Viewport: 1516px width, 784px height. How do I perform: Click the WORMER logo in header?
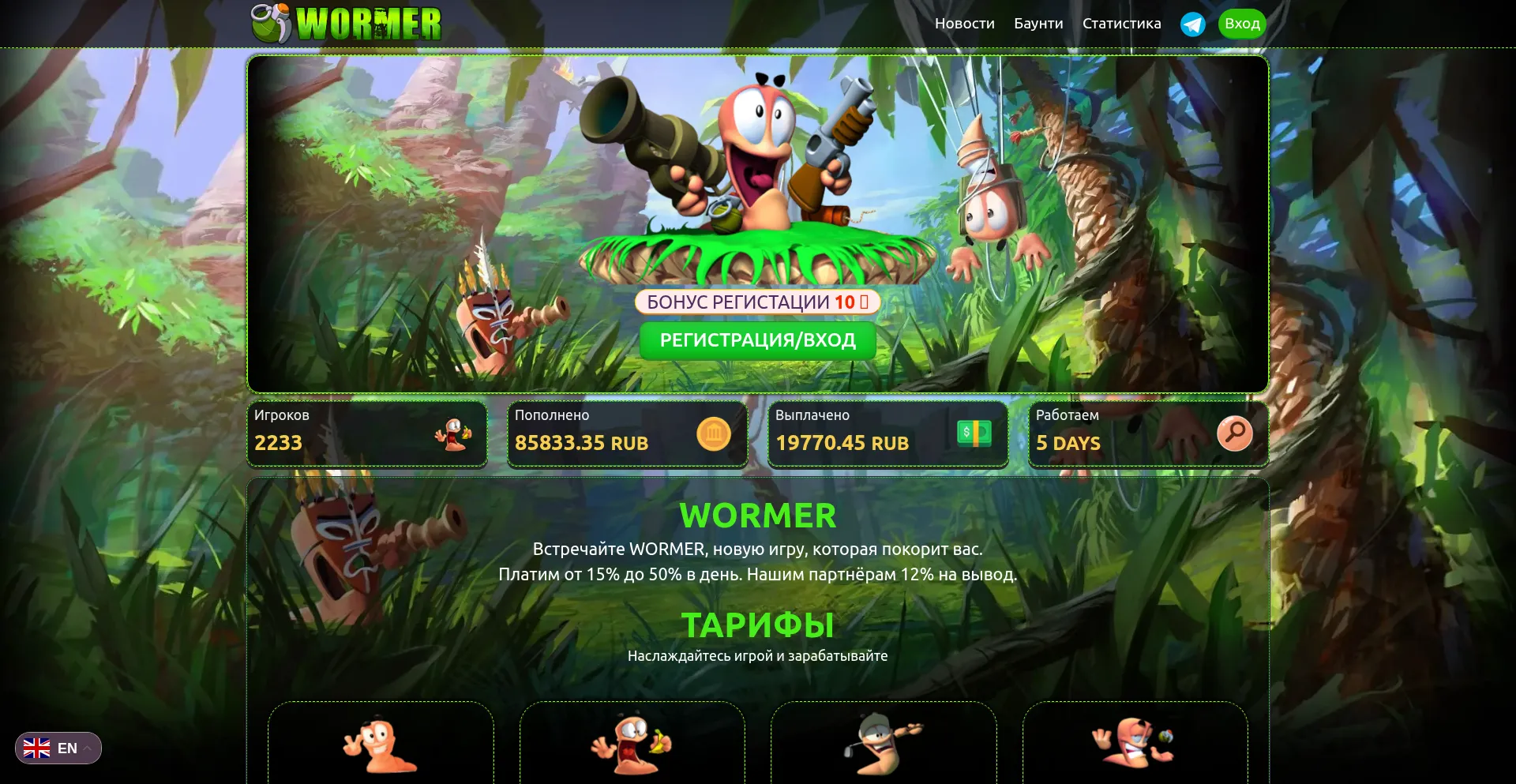(347, 23)
